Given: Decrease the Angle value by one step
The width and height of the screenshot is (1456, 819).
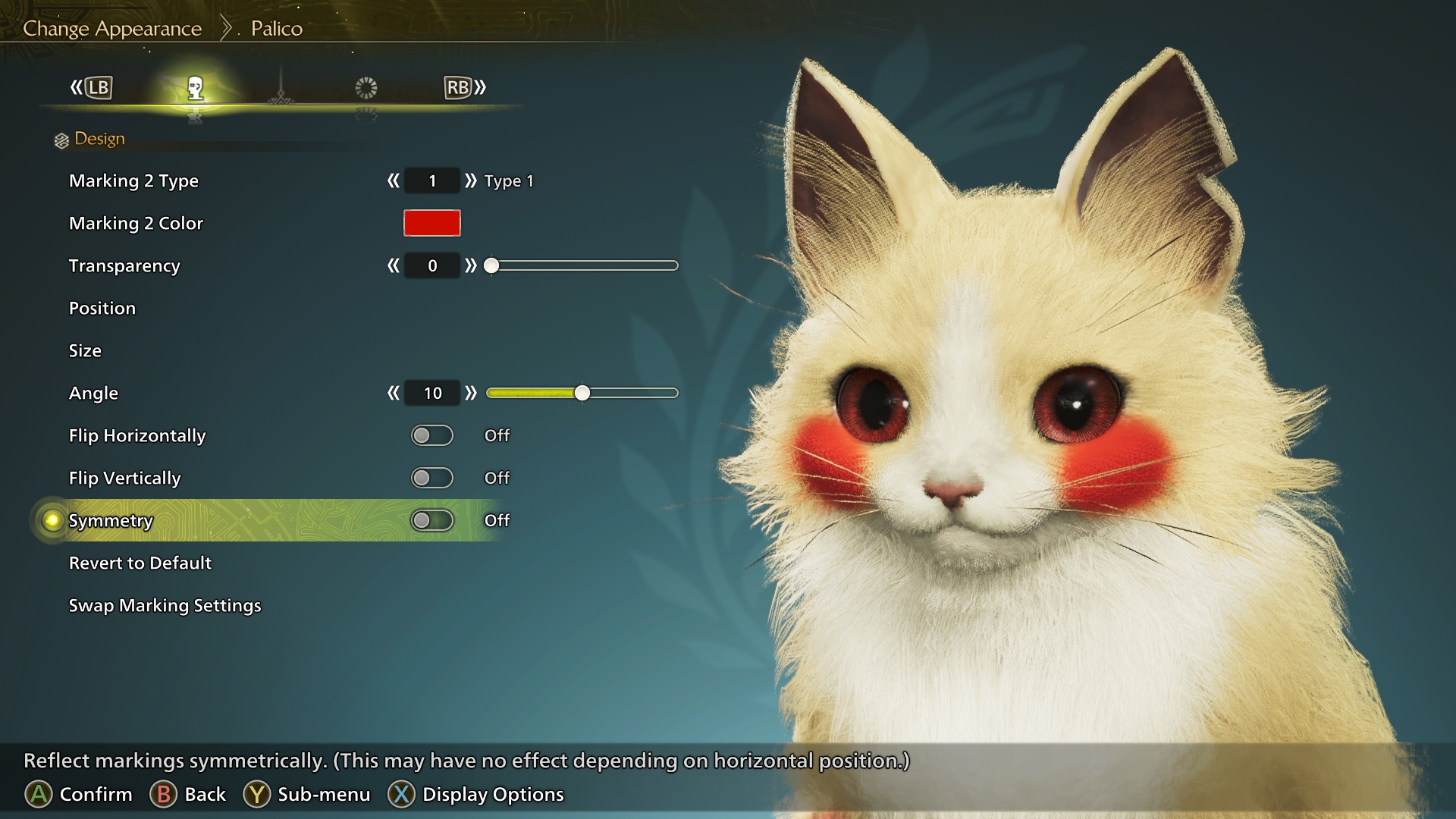Looking at the screenshot, I should pyautogui.click(x=393, y=393).
